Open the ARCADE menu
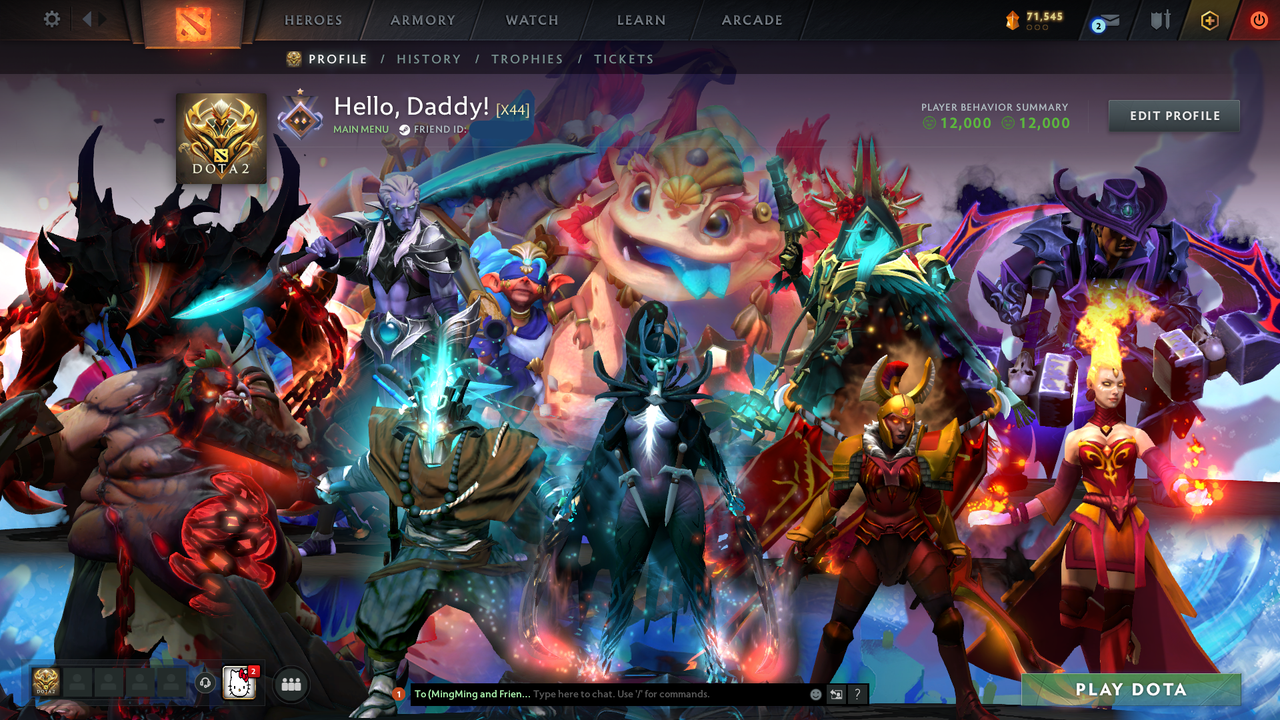 [750, 20]
